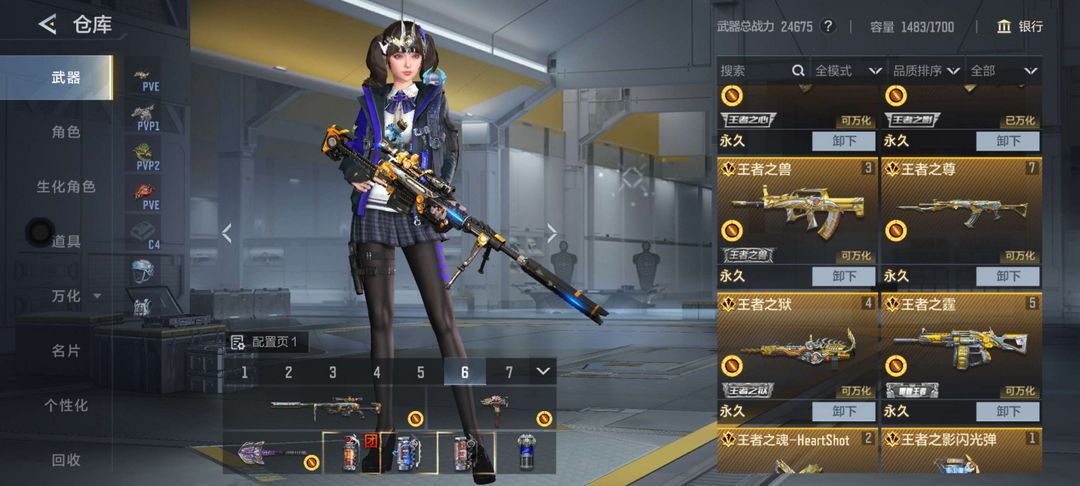The width and height of the screenshot is (1080, 486).
Task: Switch to the 角色 category tab
Action: pos(66,132)
